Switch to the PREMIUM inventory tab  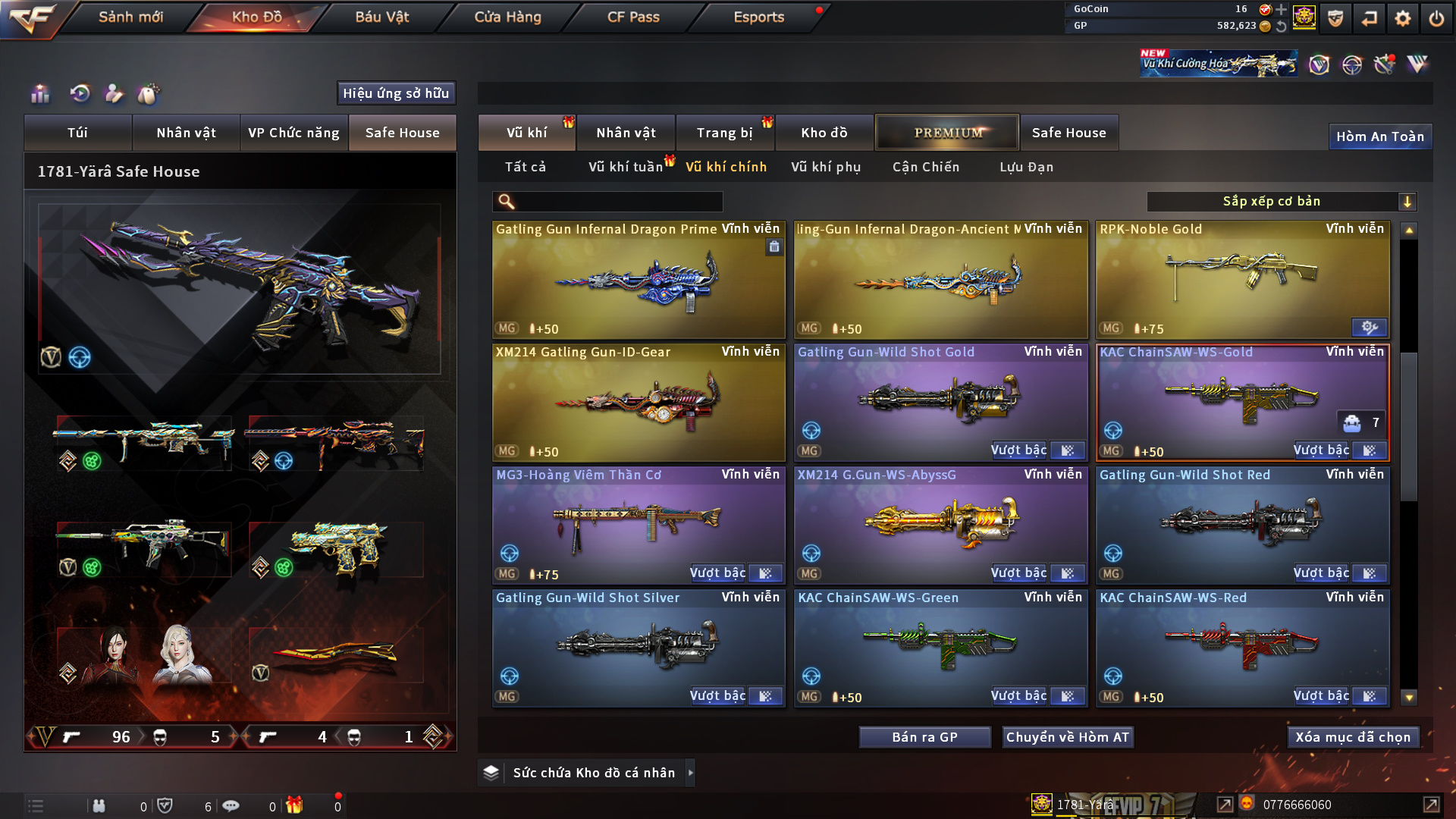tap(947, 133)
